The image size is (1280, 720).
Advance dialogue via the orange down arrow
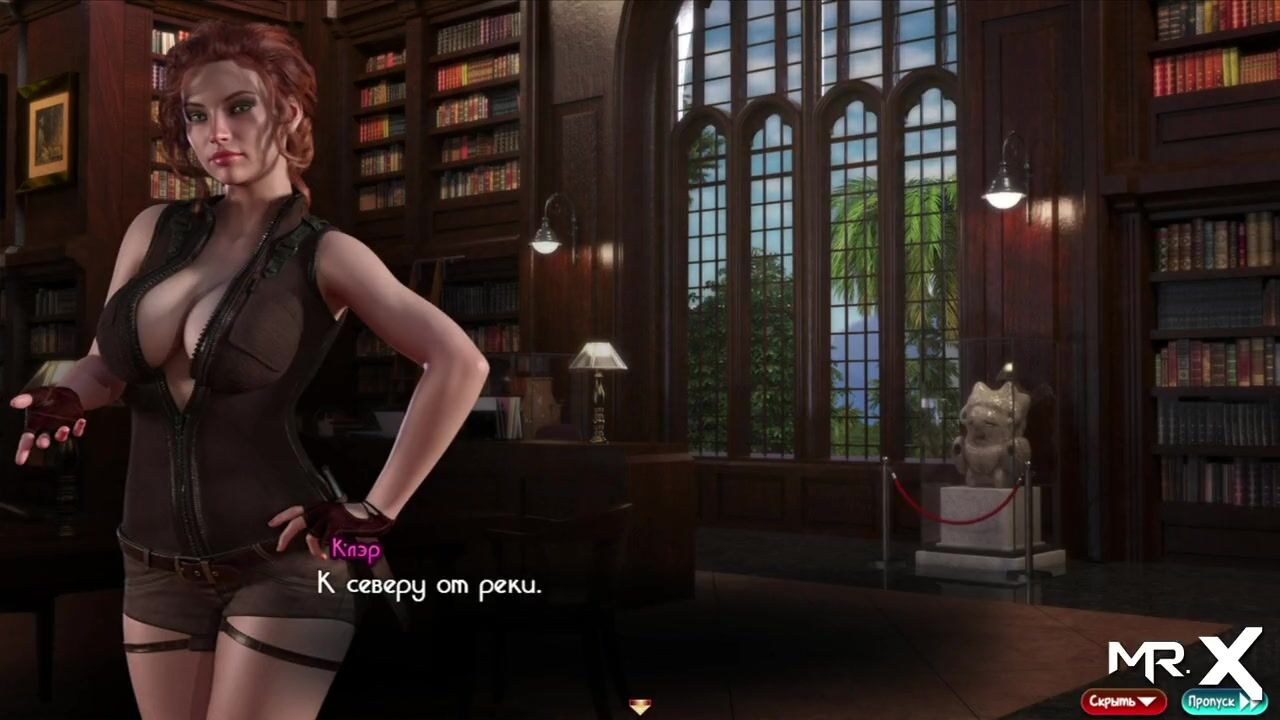(640, 707)
